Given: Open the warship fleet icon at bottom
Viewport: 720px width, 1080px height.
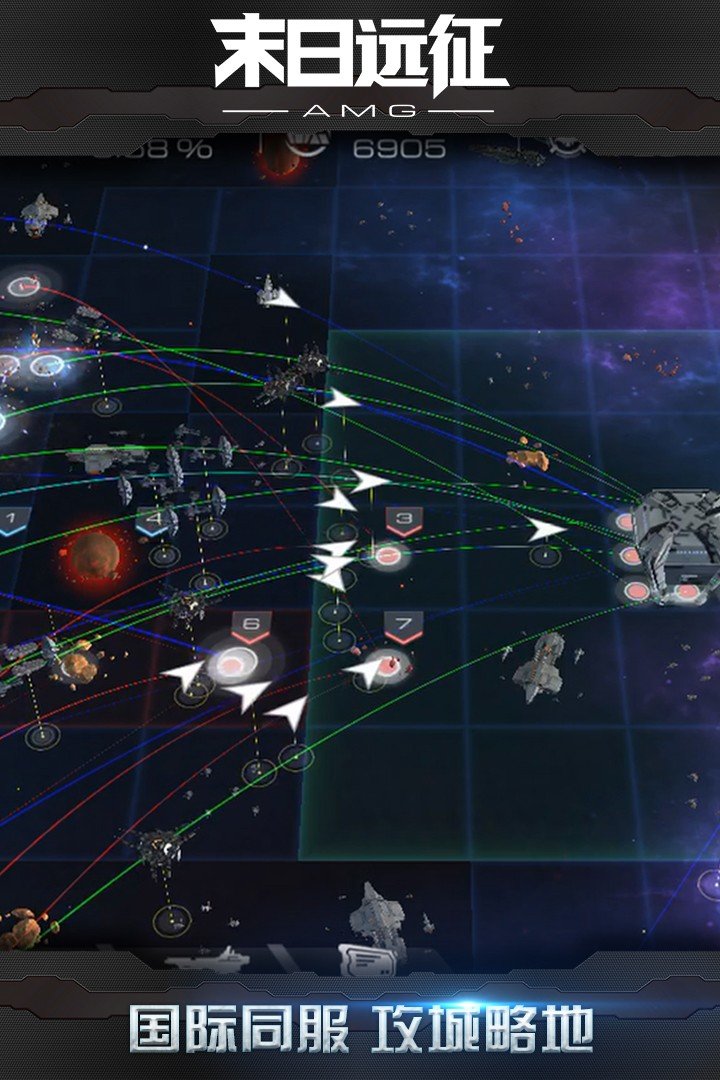Looking at the screenshot, I should (x=206, y=960).
